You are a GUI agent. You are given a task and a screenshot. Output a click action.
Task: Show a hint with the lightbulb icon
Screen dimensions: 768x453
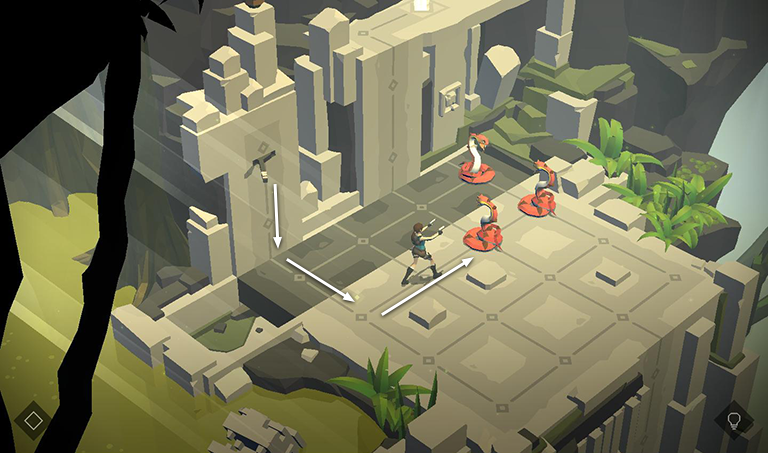click(x=734, y=420)
